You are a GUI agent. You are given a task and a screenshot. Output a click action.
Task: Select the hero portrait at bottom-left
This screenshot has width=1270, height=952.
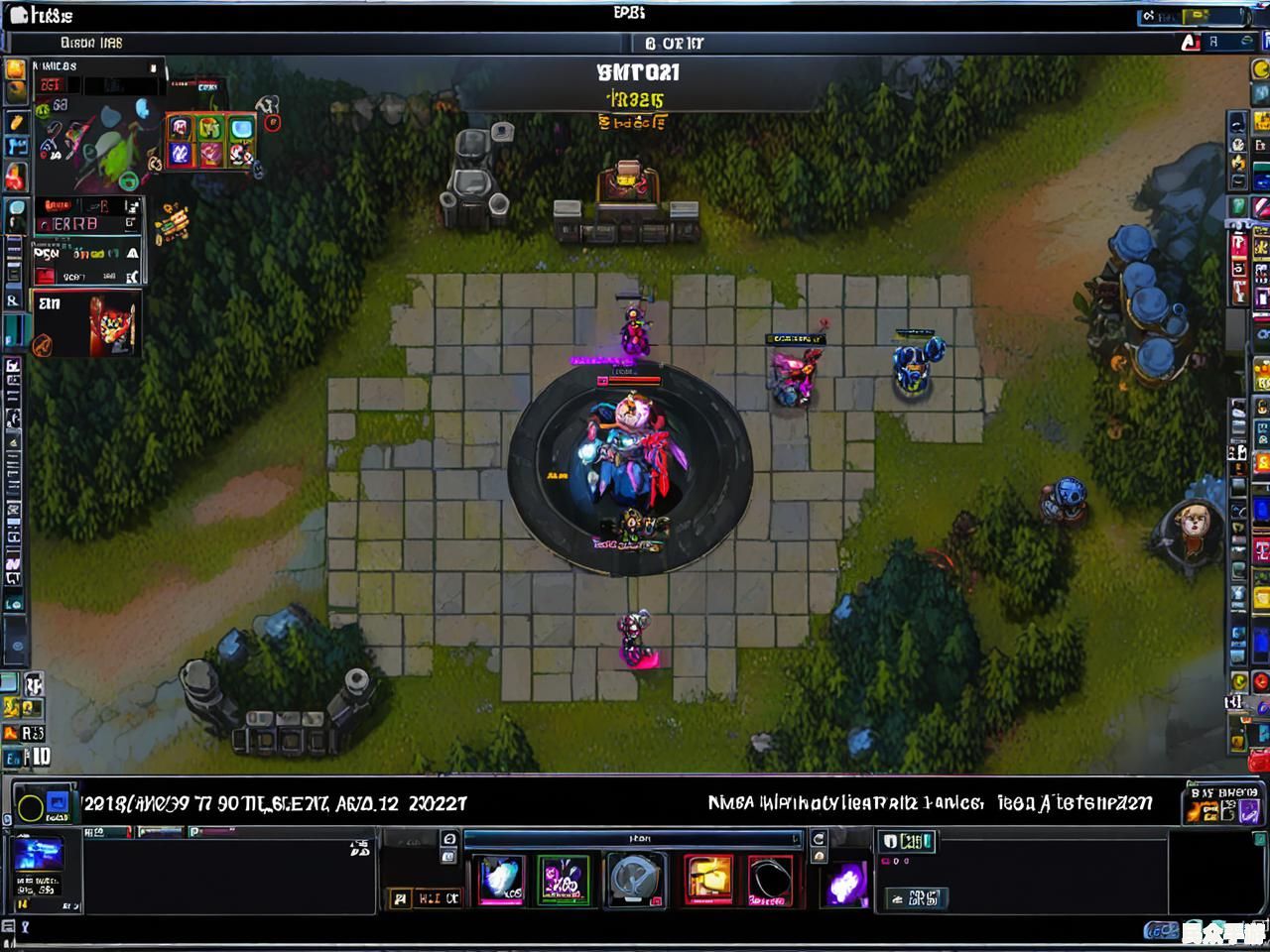click(x=37, y=855)
